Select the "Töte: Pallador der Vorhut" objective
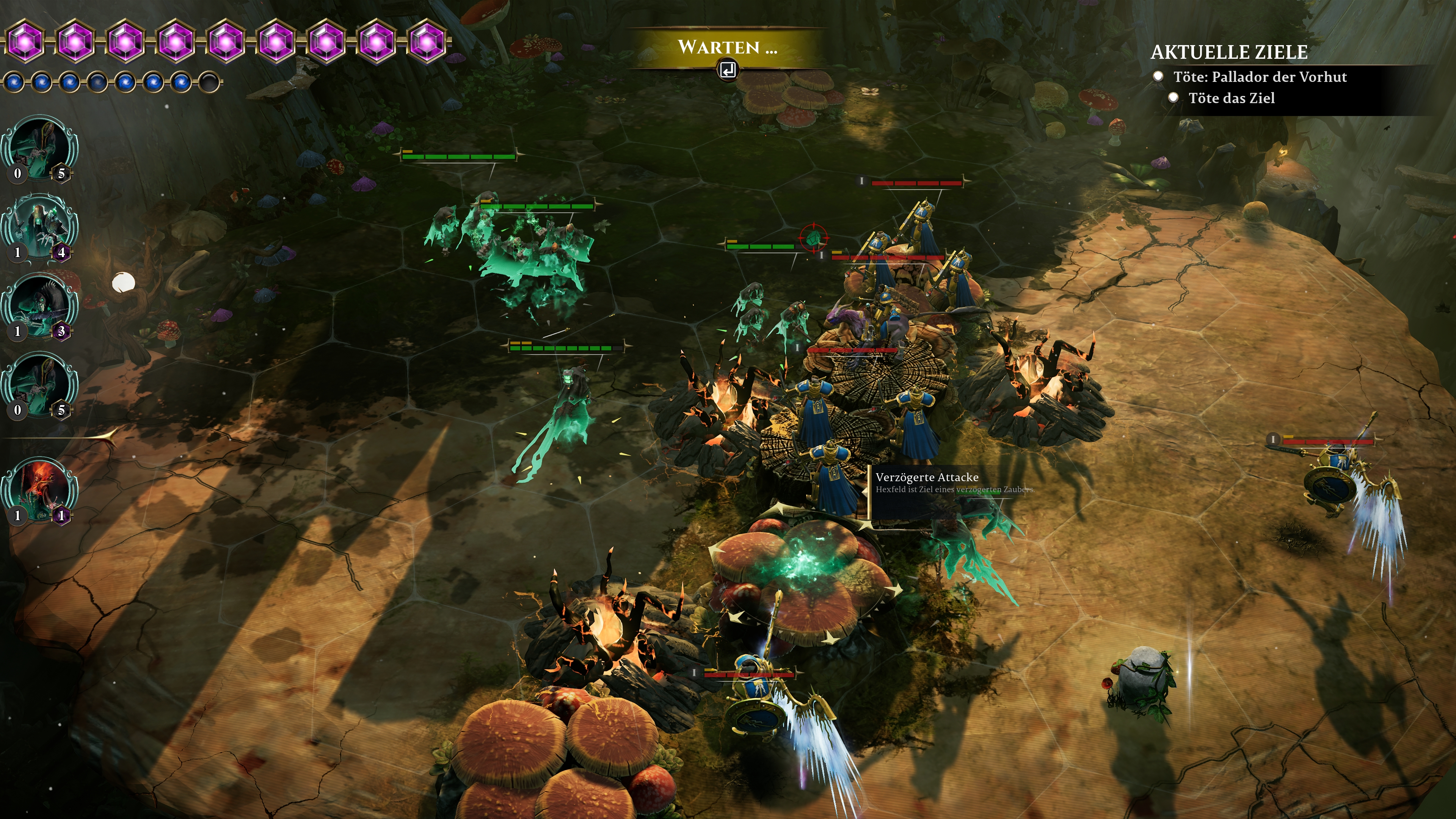 pos(1259,77)
